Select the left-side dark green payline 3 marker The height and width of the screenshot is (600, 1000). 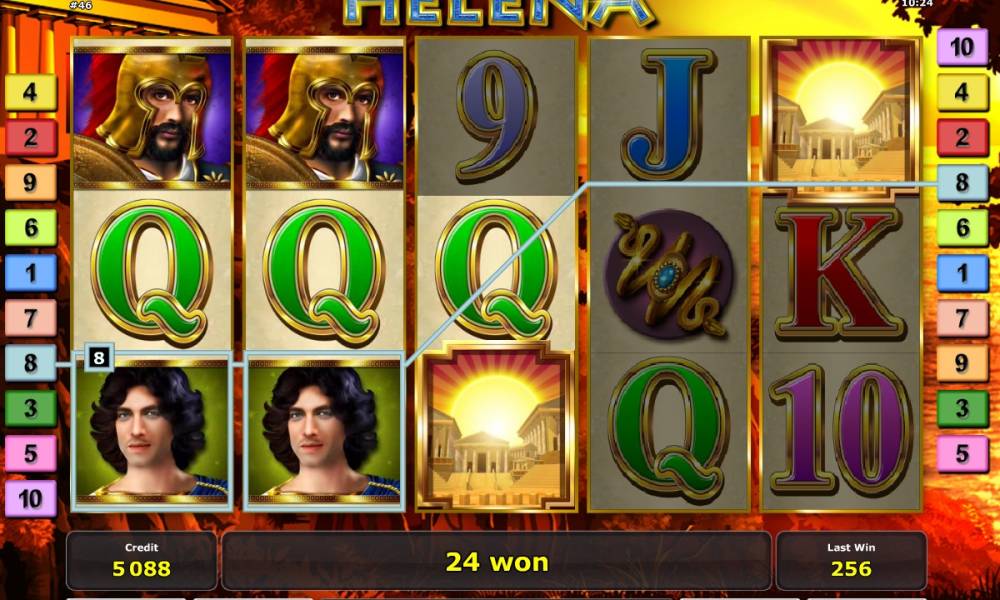tap(31, 408)
